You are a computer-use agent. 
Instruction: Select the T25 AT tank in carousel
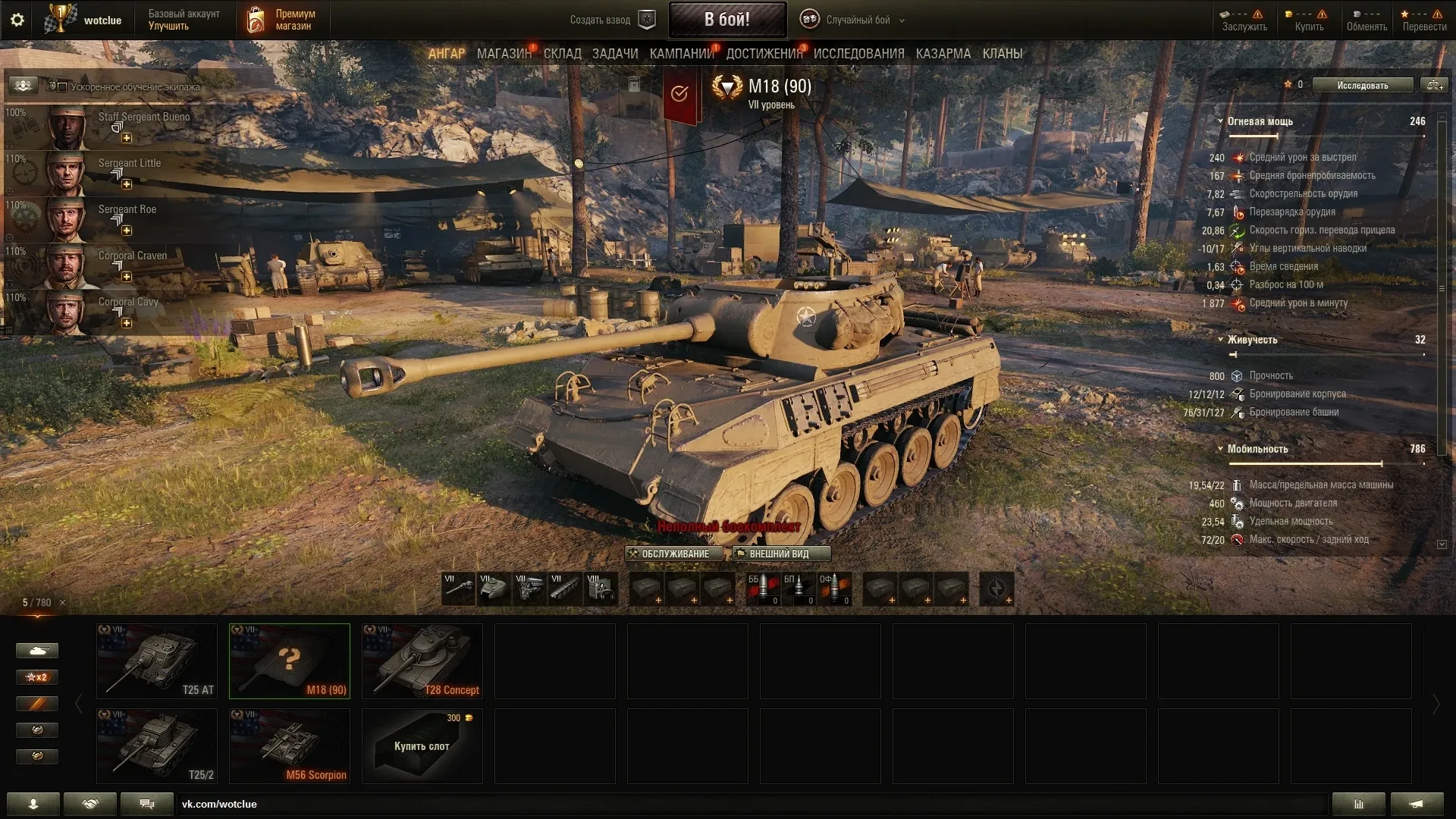point(157,661)
